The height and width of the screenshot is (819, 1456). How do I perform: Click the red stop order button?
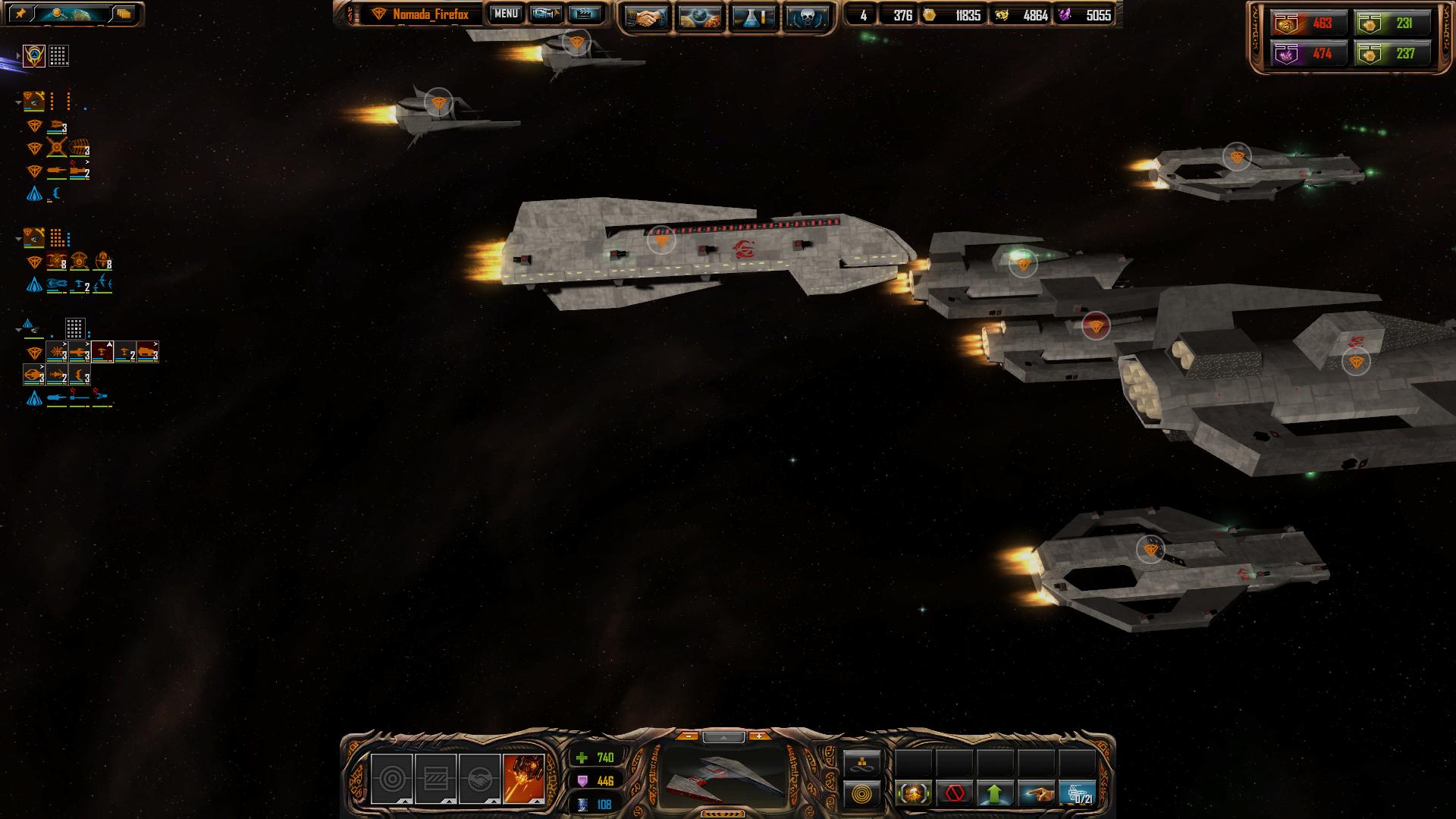pos(955,794)
